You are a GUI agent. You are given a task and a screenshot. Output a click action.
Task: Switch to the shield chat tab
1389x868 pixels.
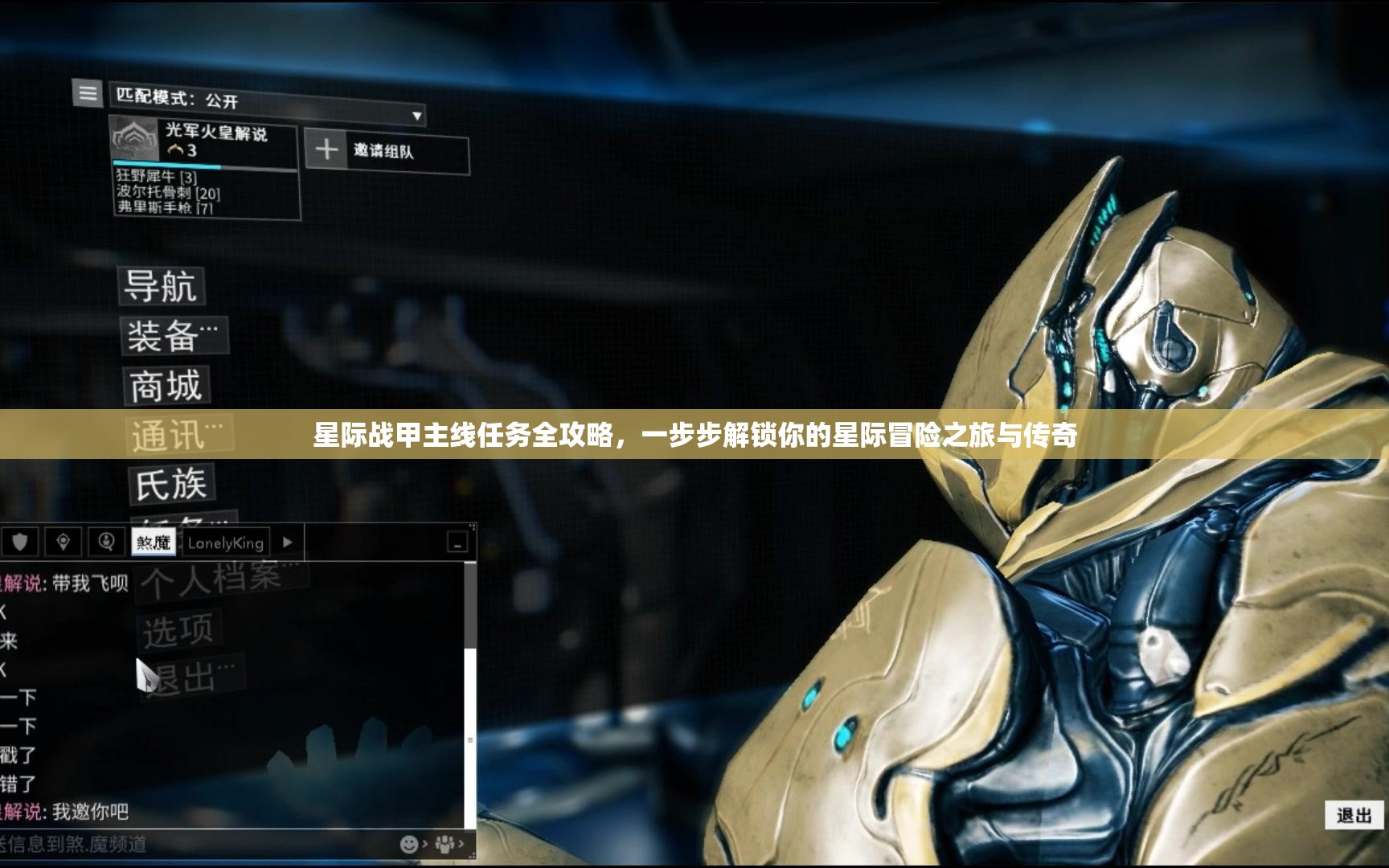pos(20,542)
